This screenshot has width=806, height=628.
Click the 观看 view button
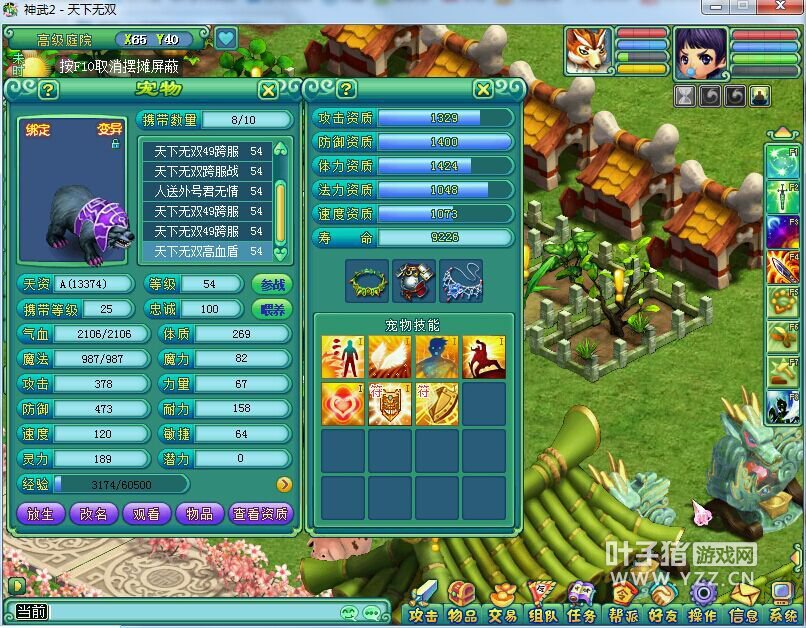click(146, 514)
